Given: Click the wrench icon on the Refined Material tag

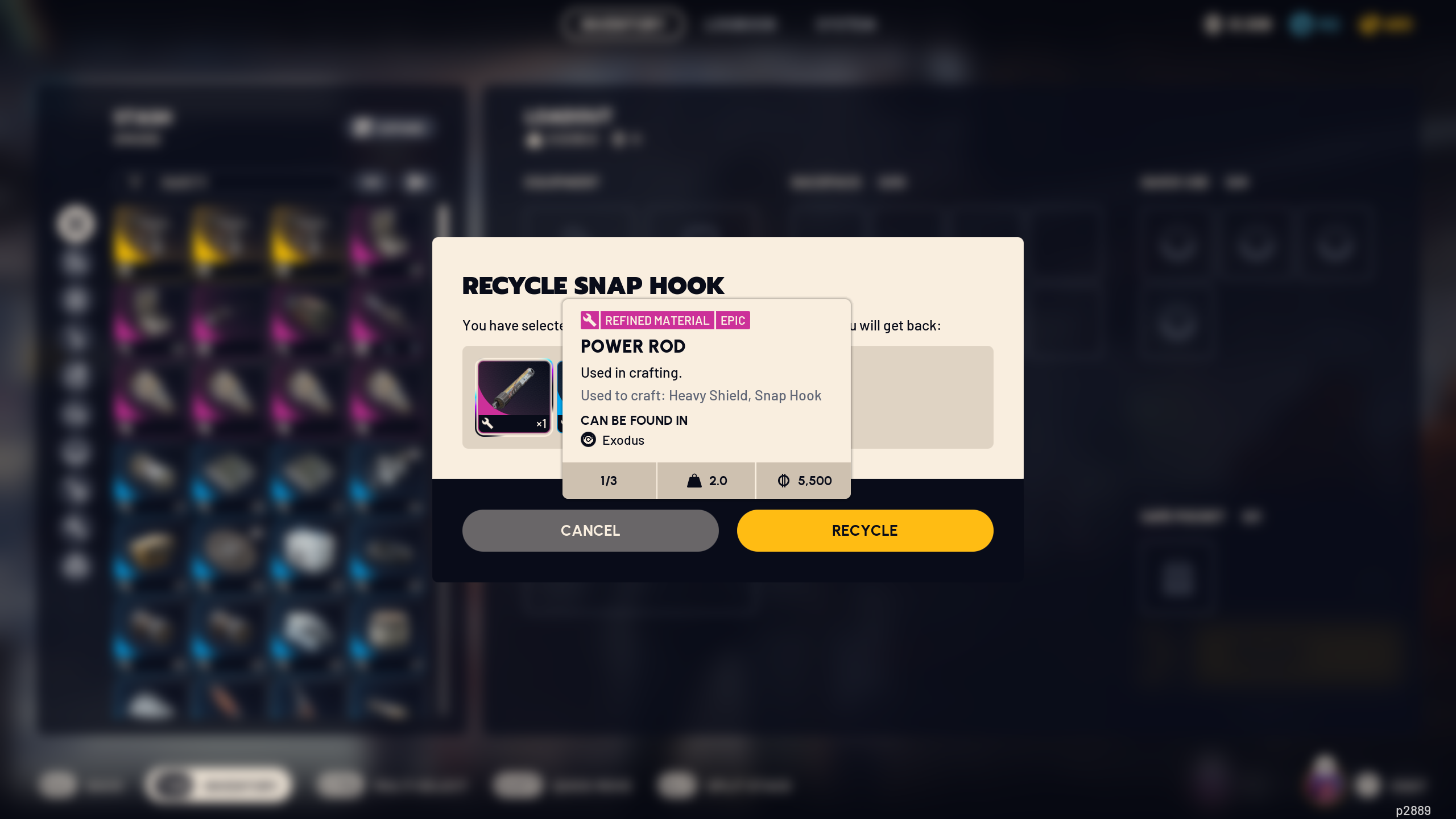Looking at the screenshot, I should (x=589, y=320).
